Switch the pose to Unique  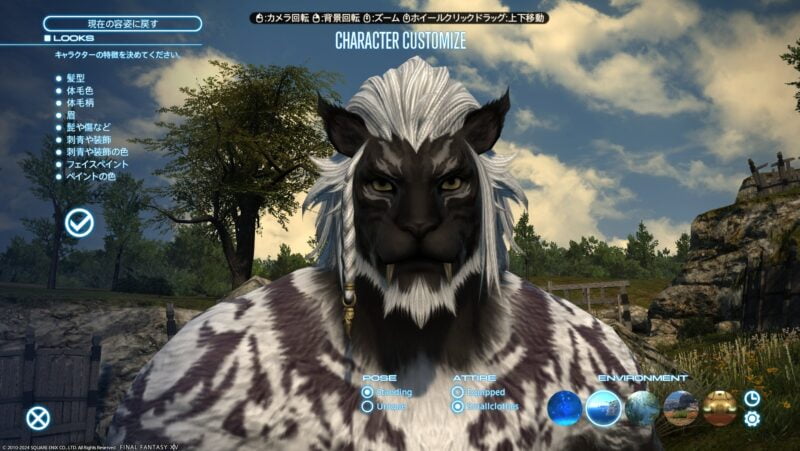[368, 407]
